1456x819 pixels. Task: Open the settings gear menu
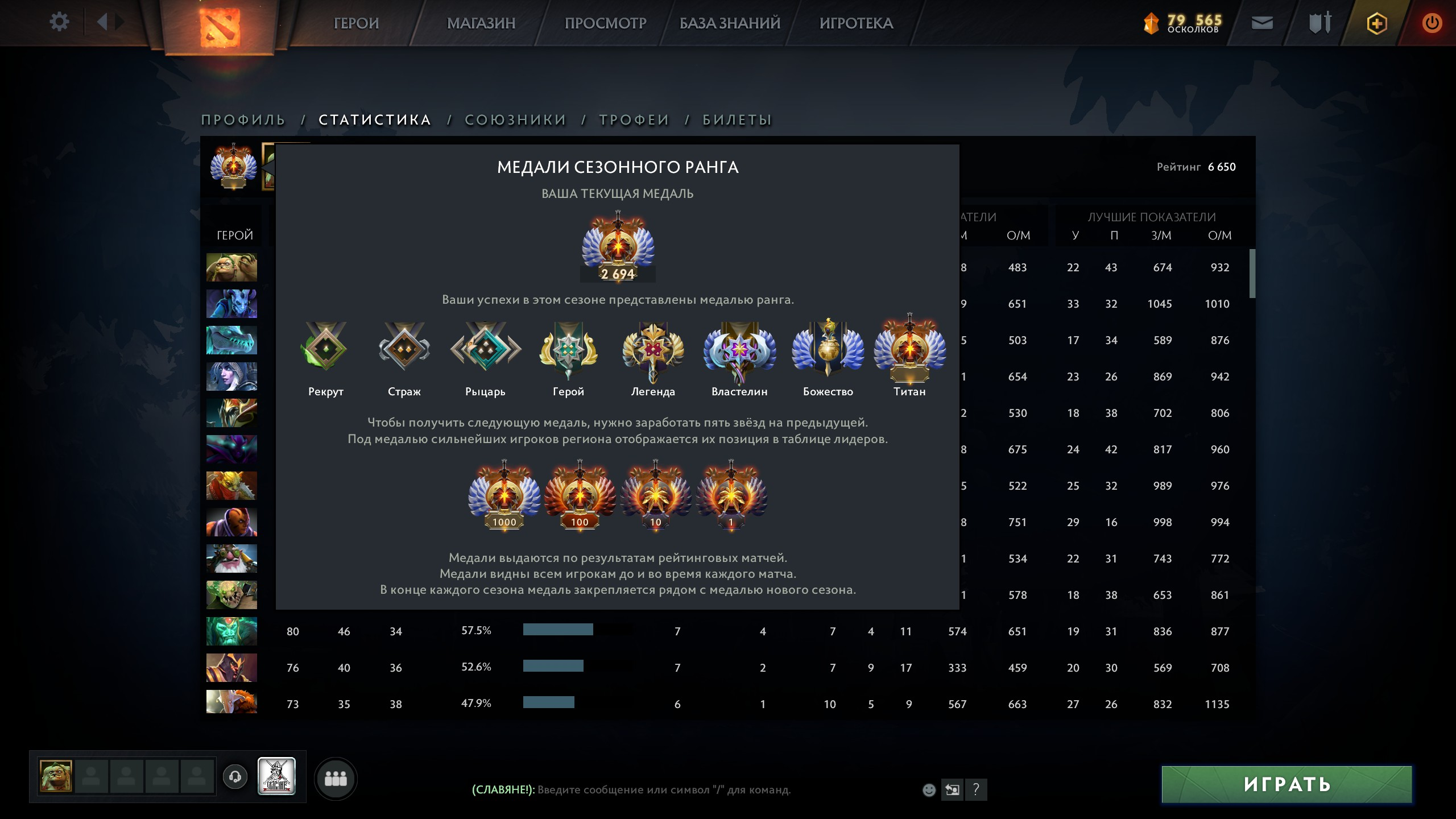[x=59, y=22]
